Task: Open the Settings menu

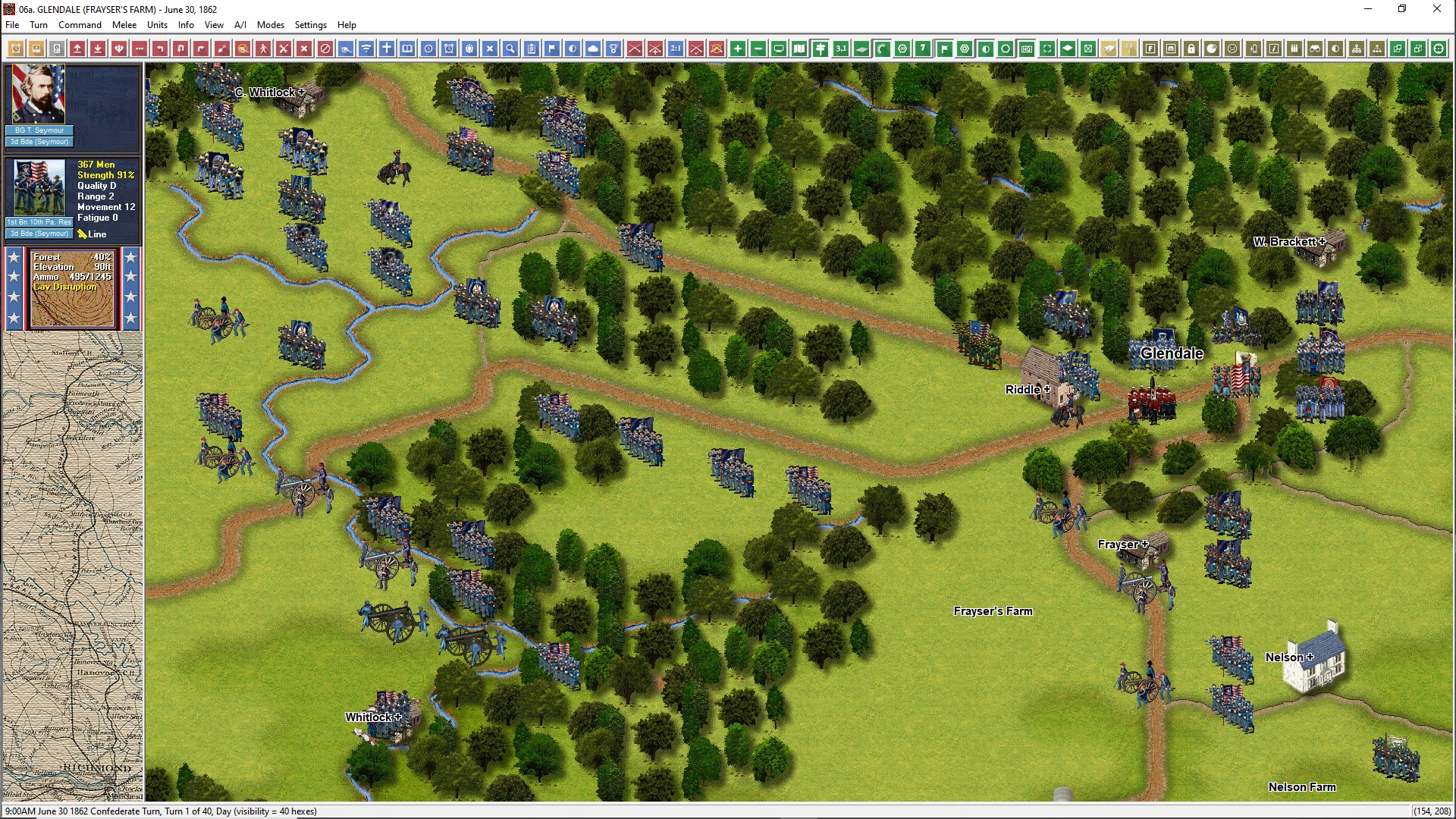Action: pyautogui.click(x=310, y=25)
